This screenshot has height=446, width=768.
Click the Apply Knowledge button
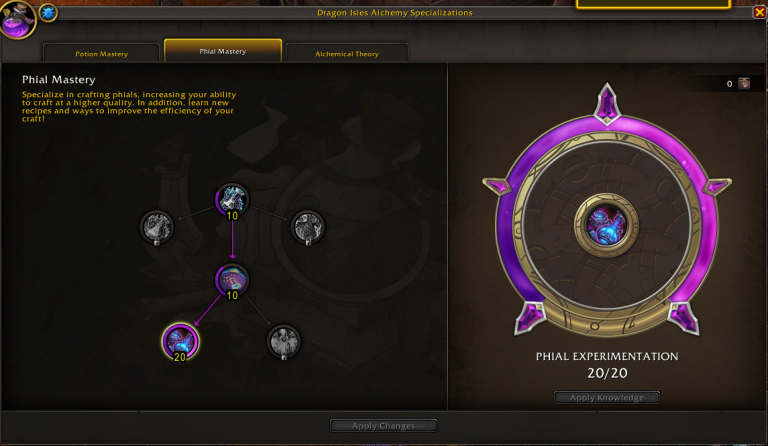click(x=607, y=398)
